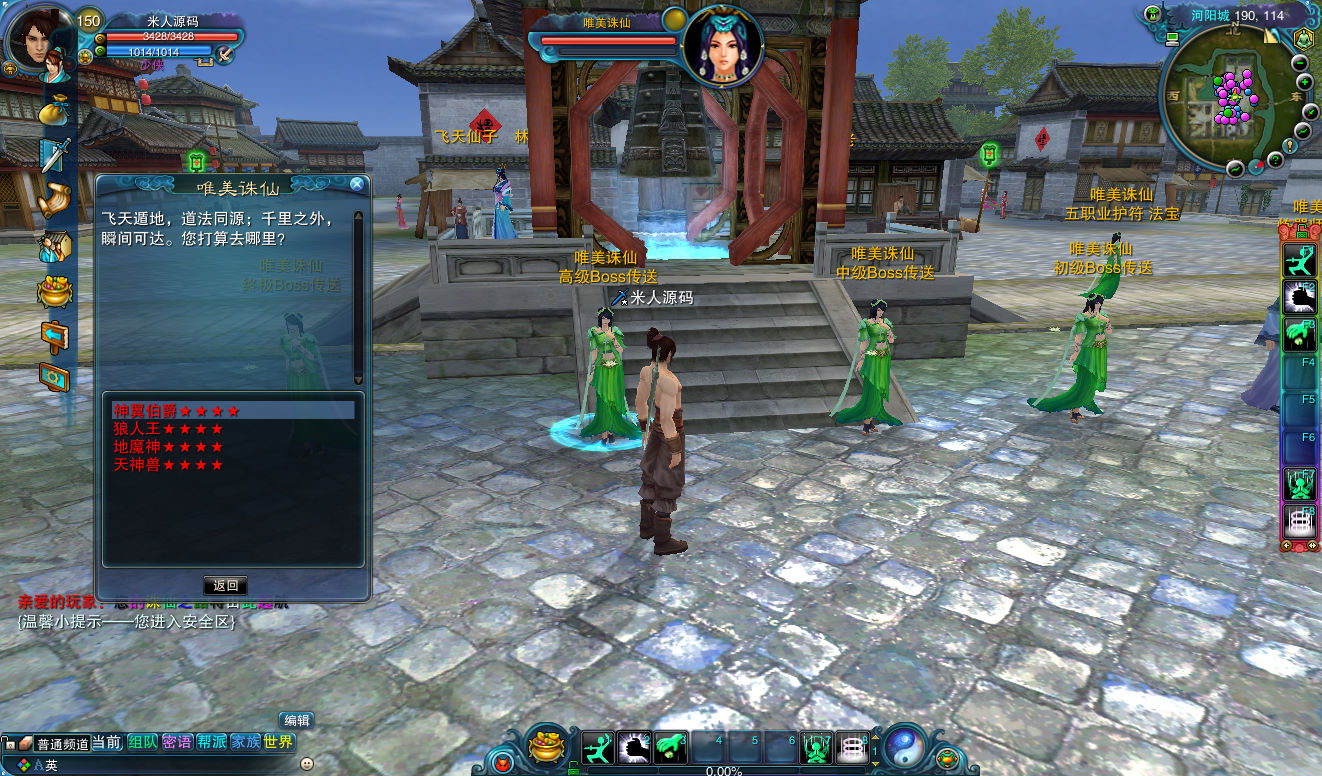Image resolution: width=1322 pixels, height=776 pixels.
Task: Click the 返回 back button
Action: [x=225, y=586]
